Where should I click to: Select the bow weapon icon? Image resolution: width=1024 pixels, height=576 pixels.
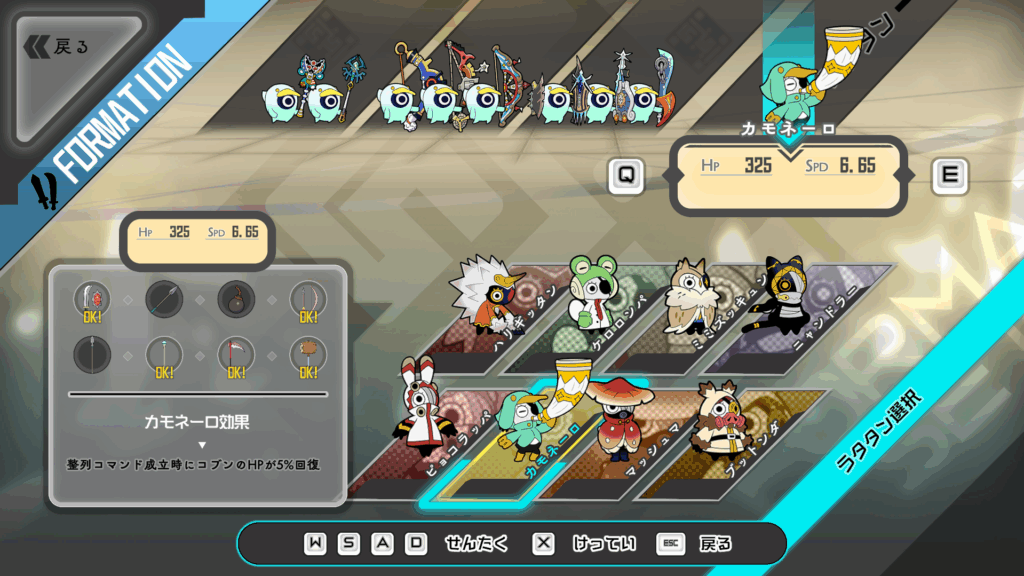tap(308, 298)
